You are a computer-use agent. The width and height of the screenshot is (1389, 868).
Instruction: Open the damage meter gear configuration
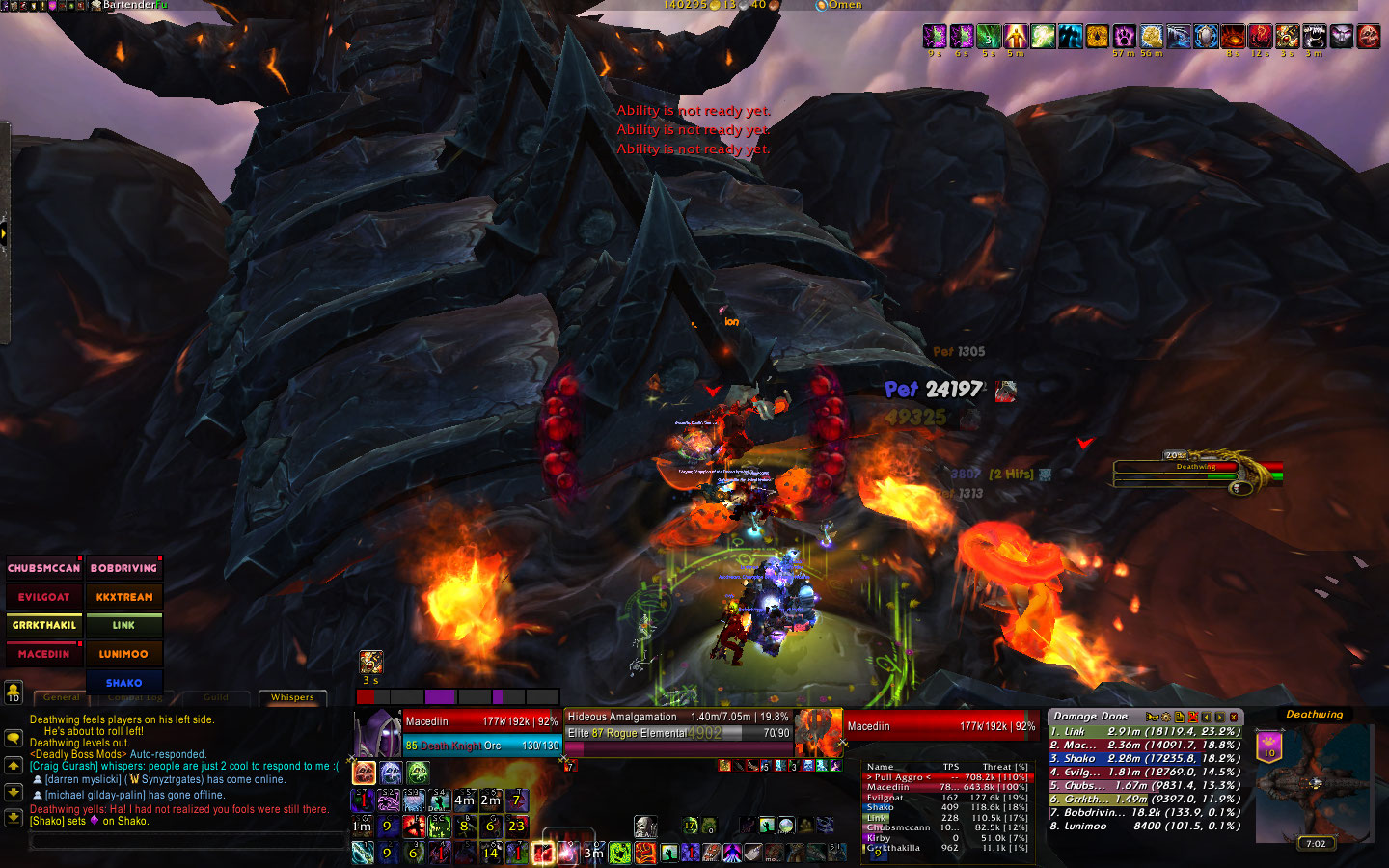pos(1165,717)
